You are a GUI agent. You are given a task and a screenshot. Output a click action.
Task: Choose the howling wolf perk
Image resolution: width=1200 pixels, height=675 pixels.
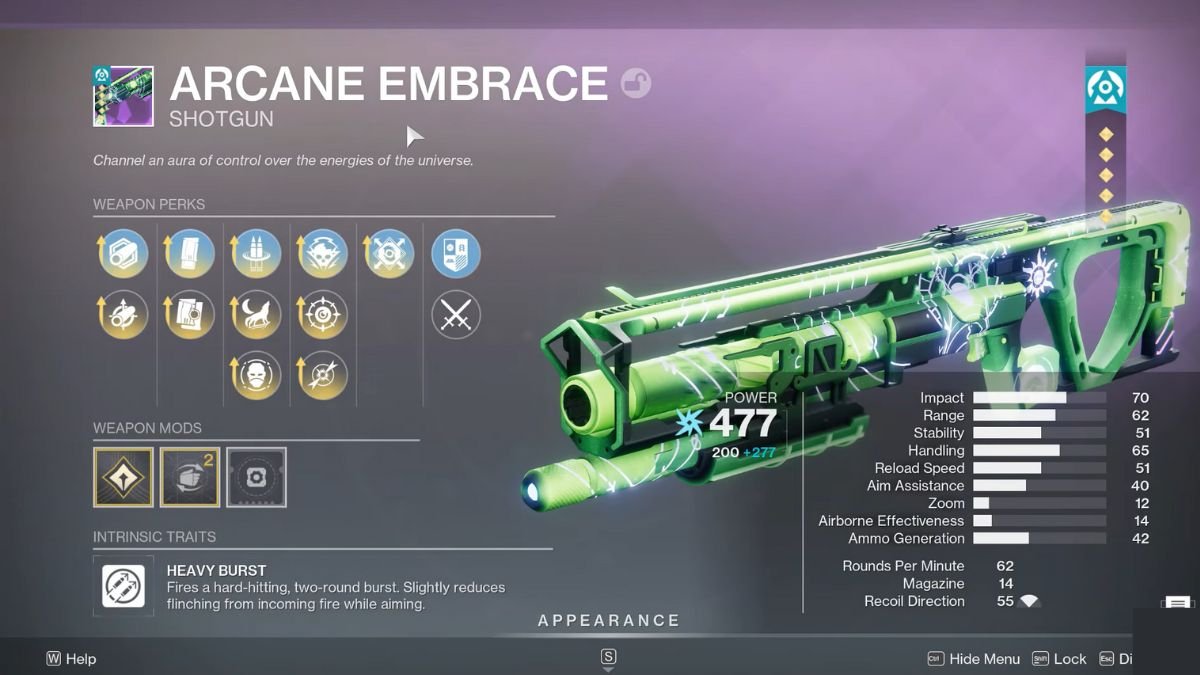coord(256,315)
